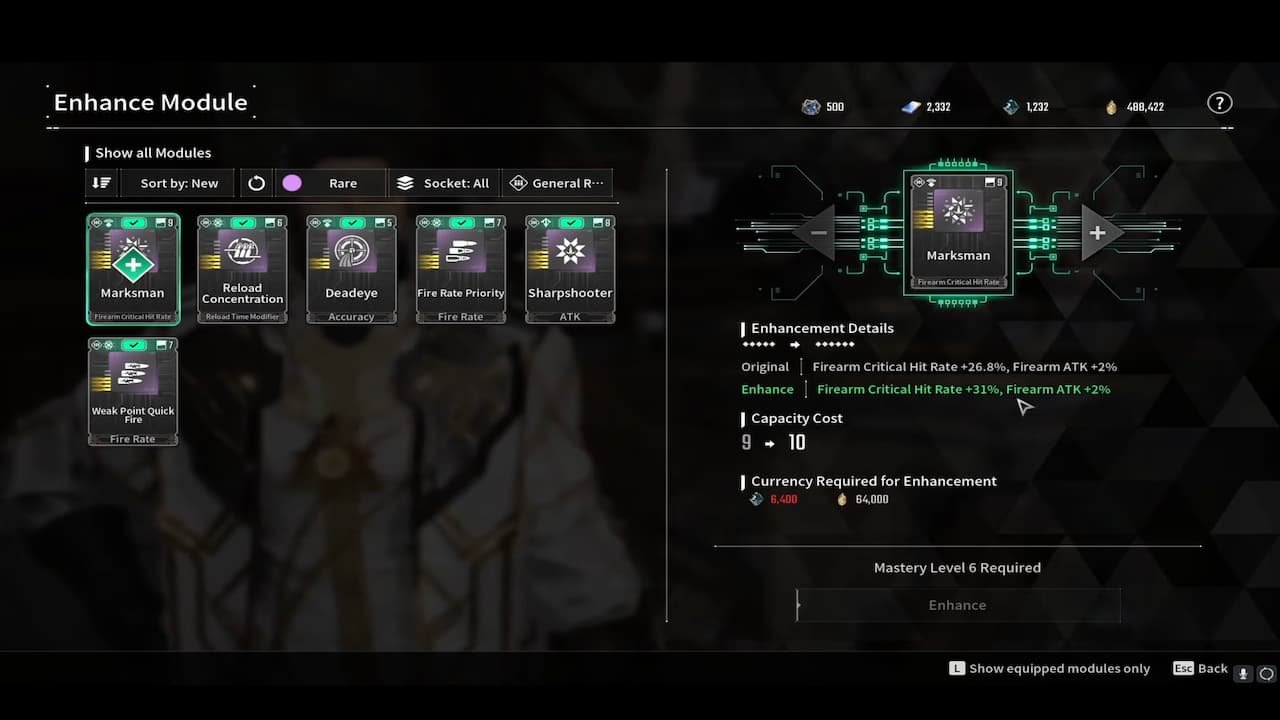Select the Deadeye module

click(351, 268)
